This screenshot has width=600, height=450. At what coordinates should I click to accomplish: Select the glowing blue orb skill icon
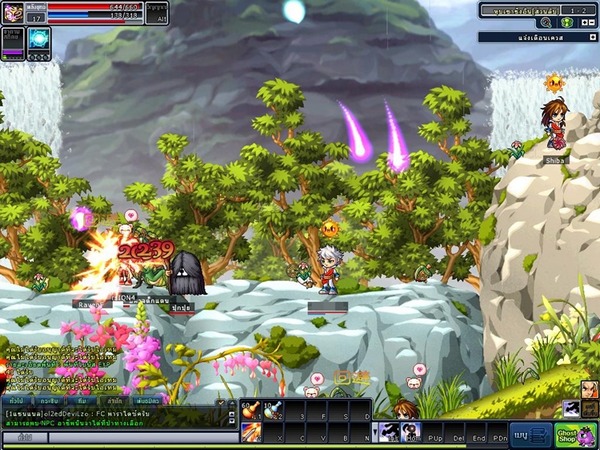[x=38, y=40]
